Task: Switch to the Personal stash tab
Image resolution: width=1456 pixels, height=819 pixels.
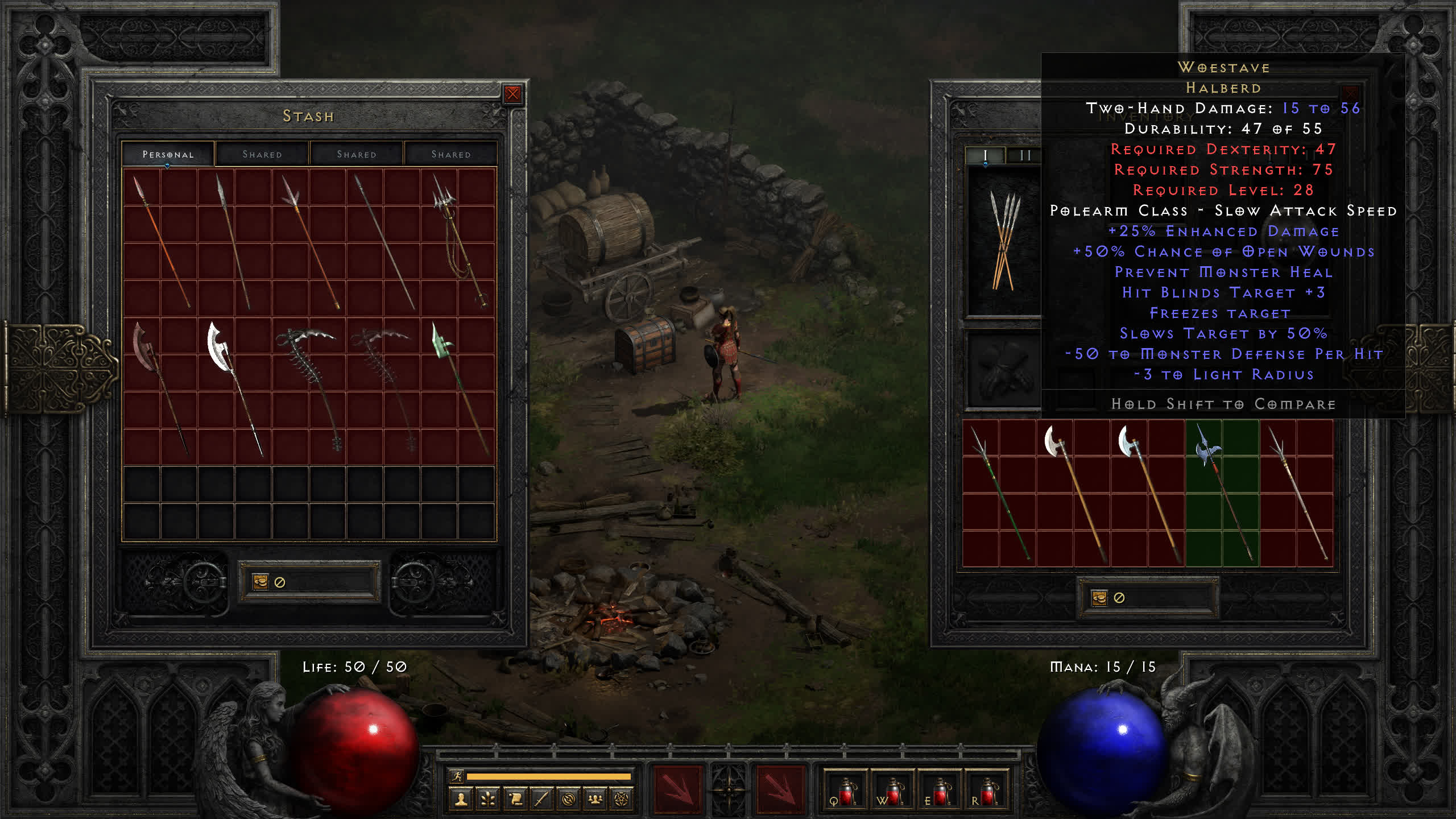Action: (168, 154)
